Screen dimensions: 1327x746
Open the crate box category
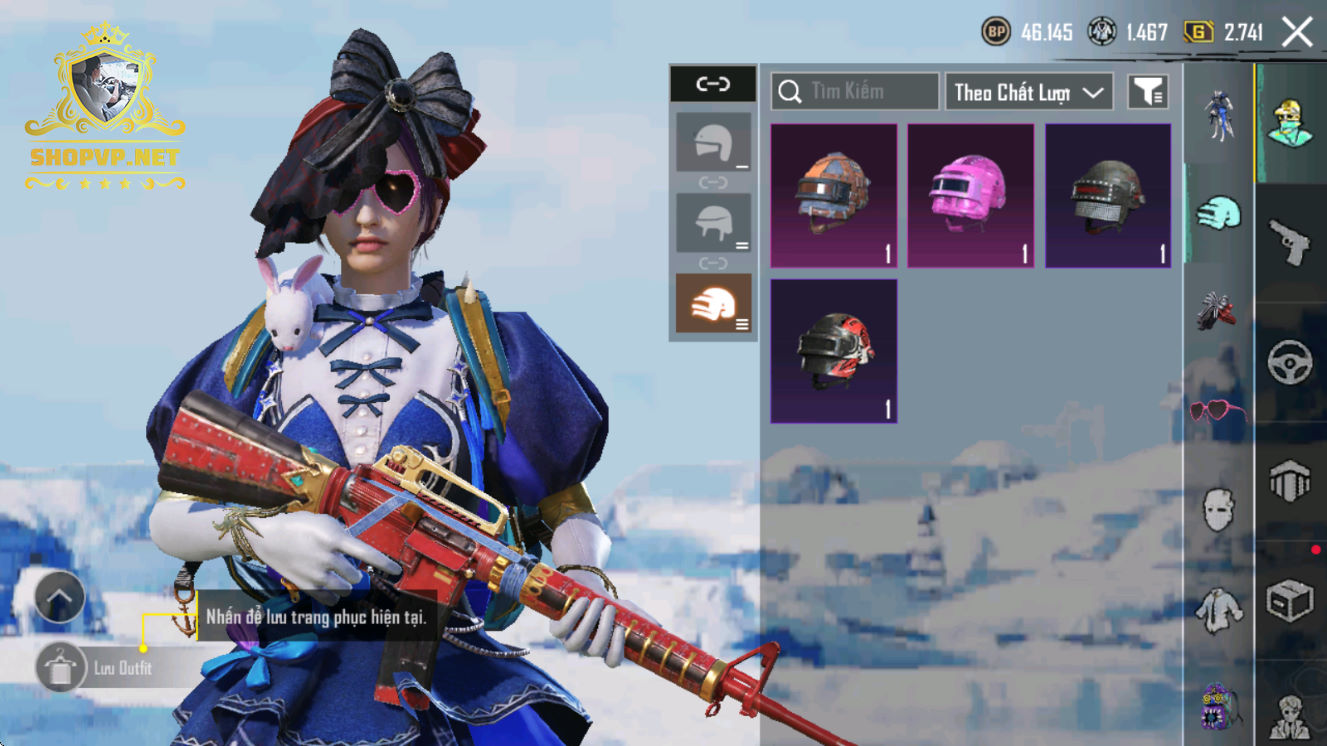tap(1290, 601)
